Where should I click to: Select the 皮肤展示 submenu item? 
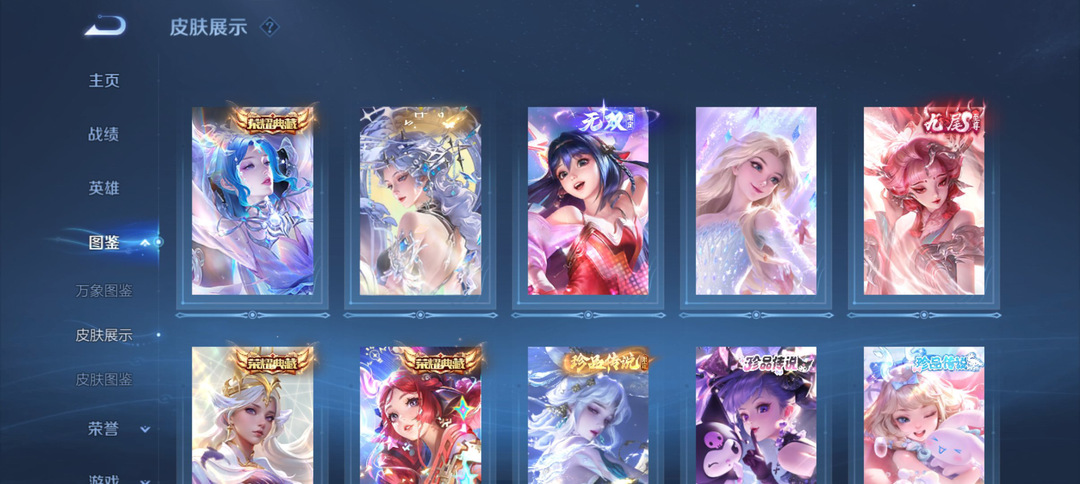point(104,335)
